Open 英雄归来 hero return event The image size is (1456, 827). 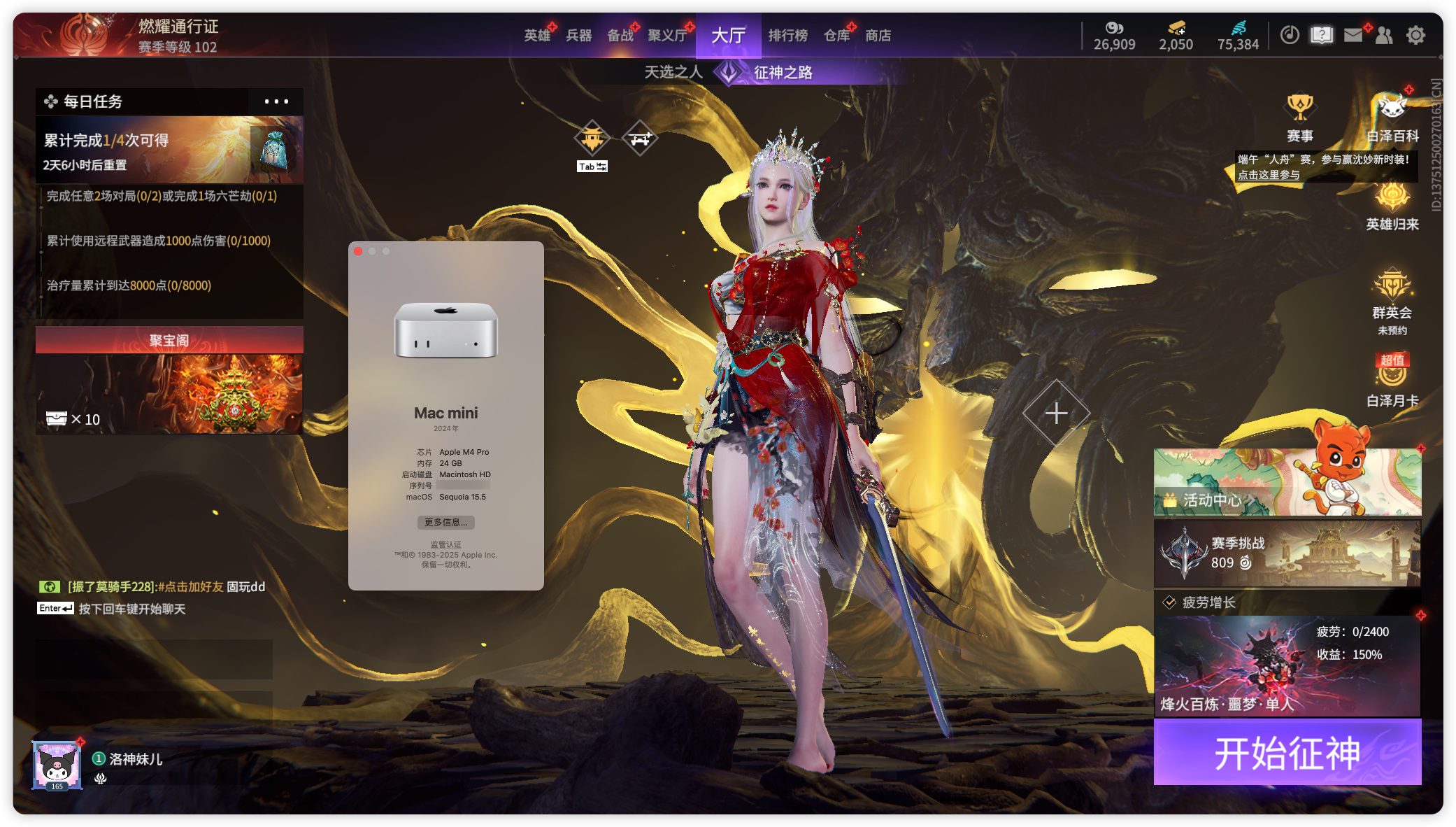(x=1392, y=206)
